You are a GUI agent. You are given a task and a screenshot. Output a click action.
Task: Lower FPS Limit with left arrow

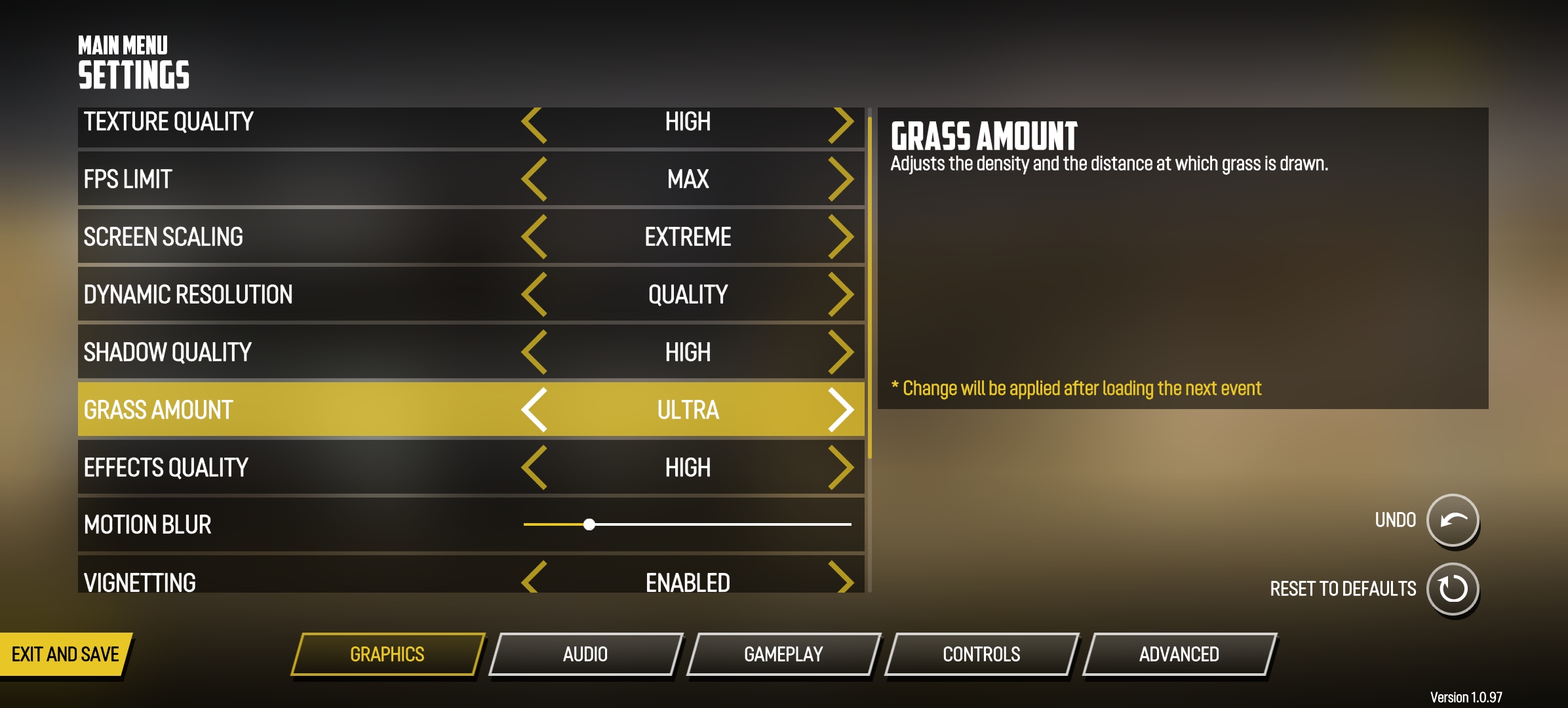pyautogui.click(x=535, y=179)
